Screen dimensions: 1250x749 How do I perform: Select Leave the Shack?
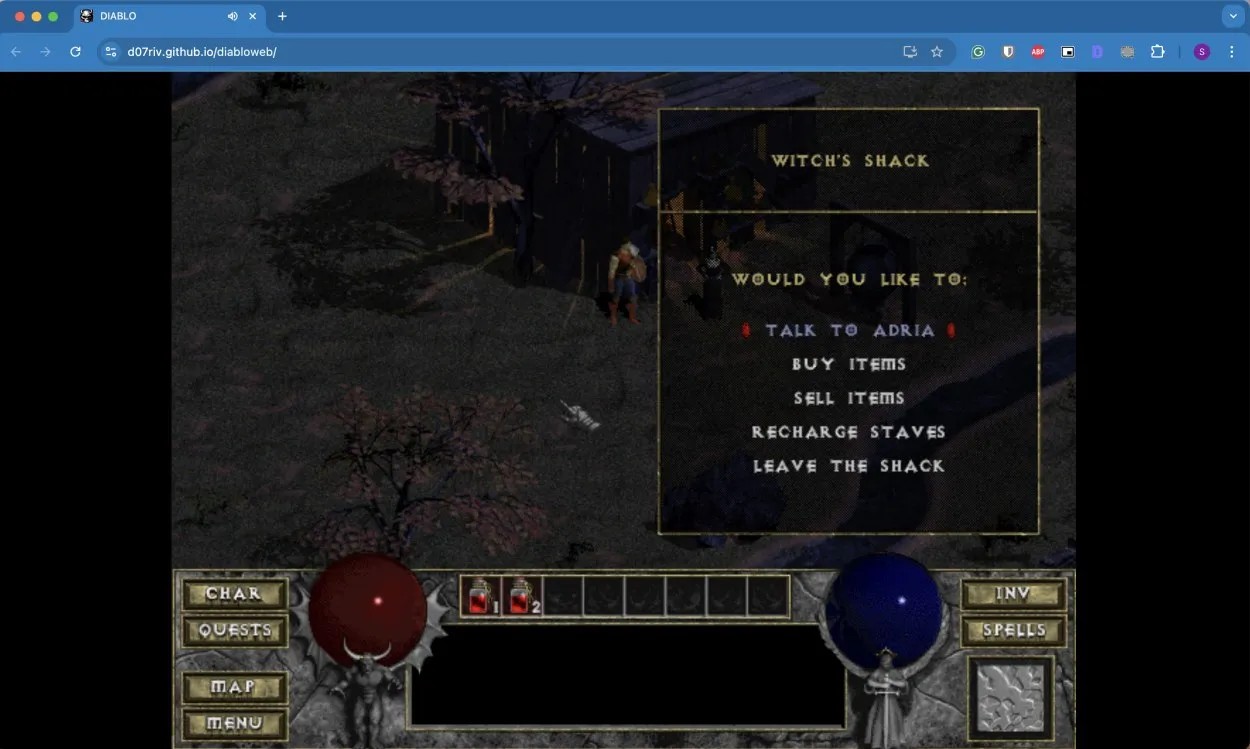(849, 466)
